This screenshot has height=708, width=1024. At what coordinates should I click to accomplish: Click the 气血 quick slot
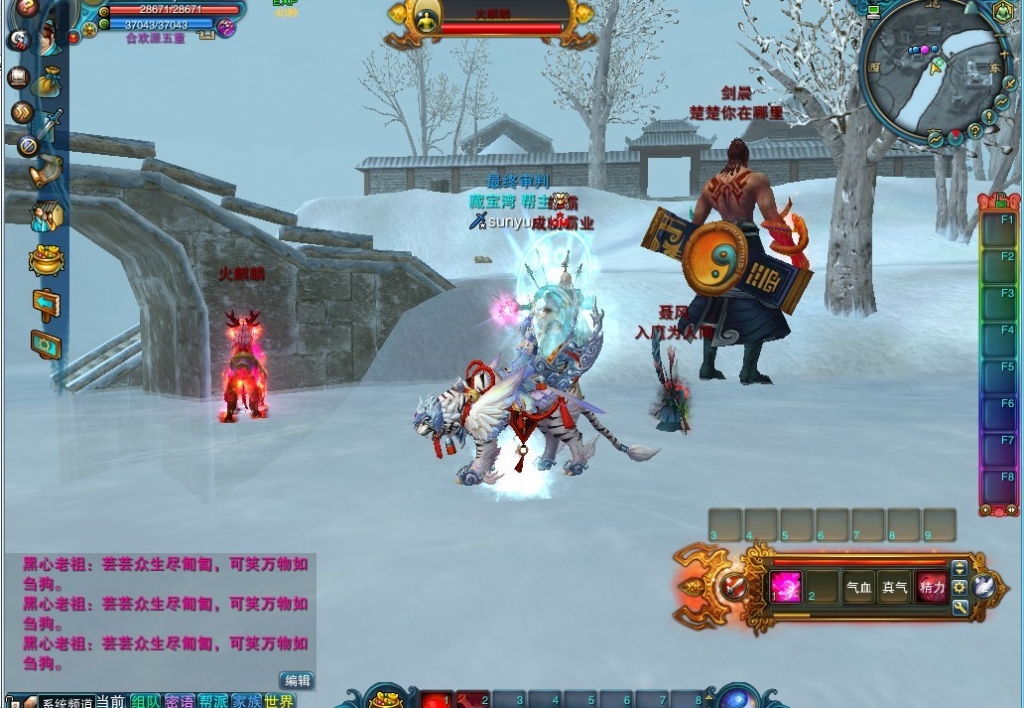pos(859,588)
